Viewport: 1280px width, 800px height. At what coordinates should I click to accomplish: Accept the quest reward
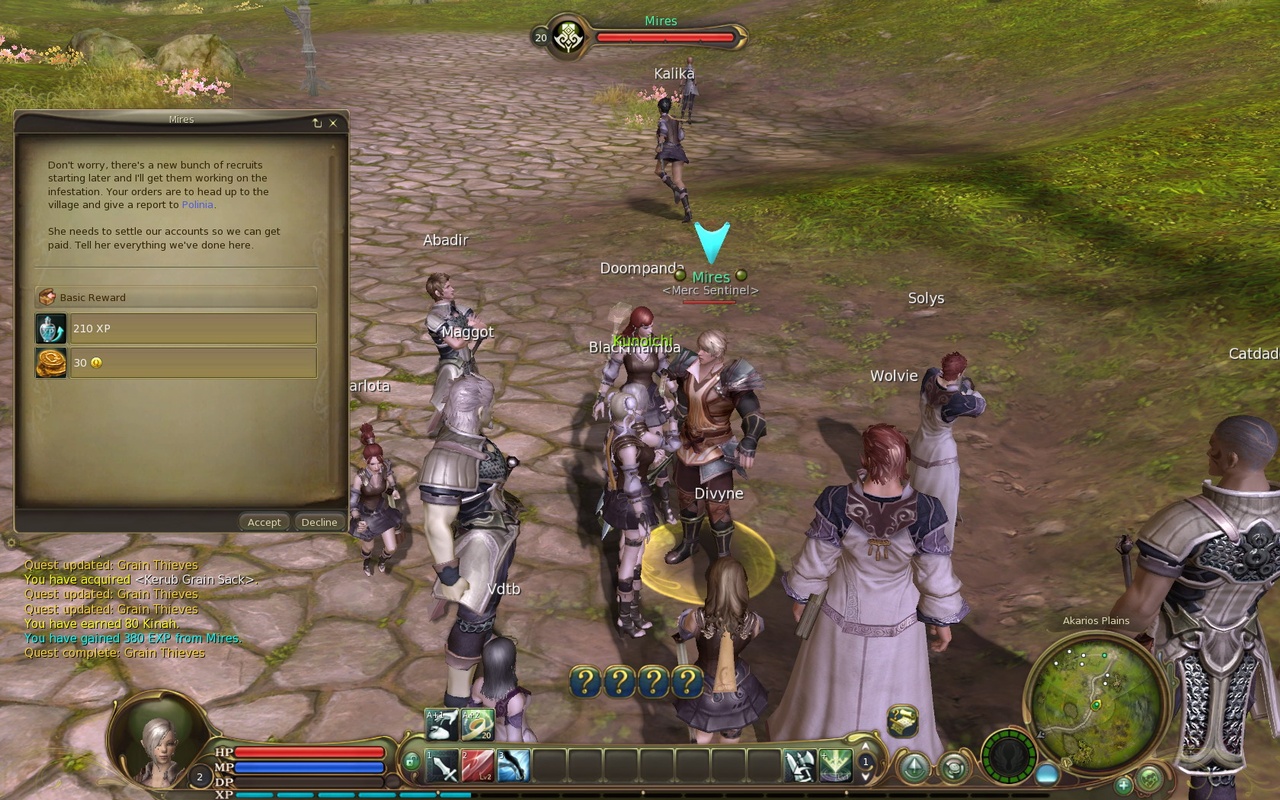(264, 521)
